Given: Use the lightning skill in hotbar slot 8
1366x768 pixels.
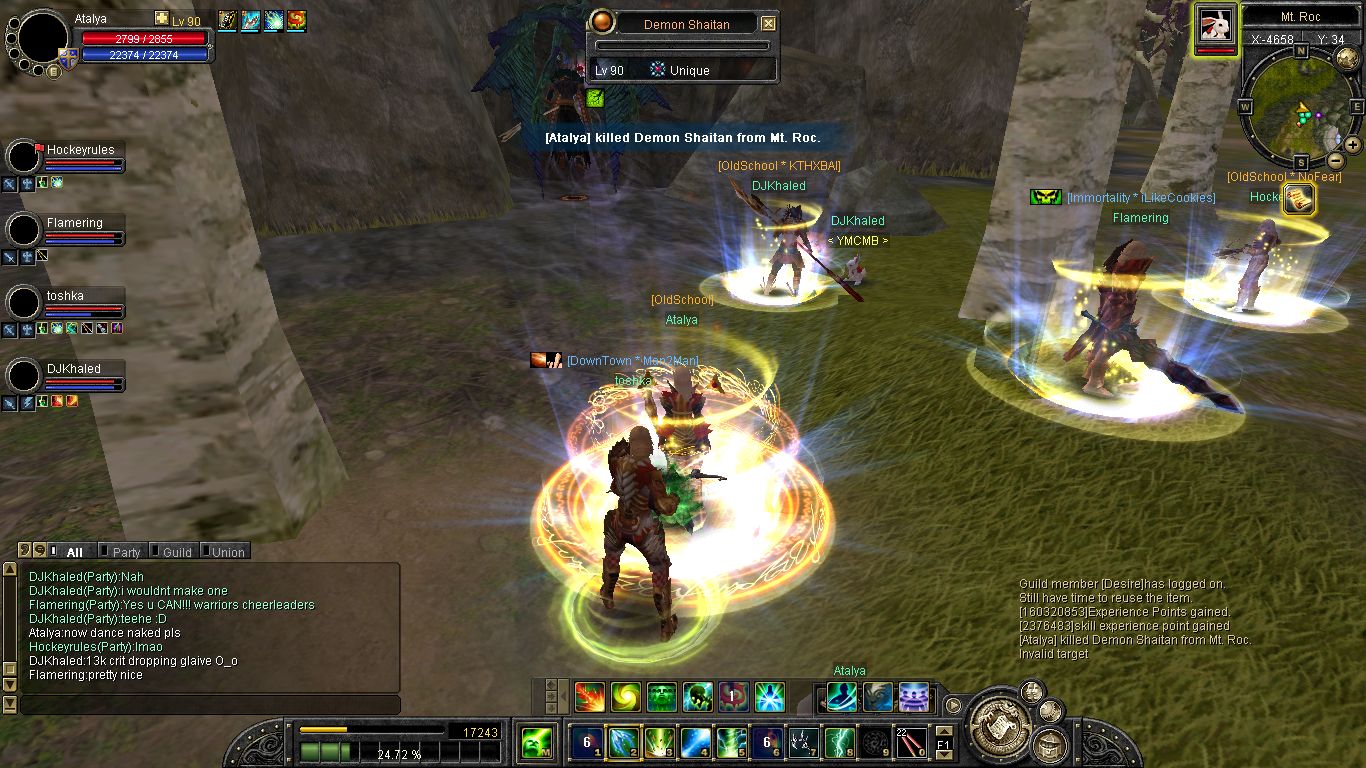Looking at the screenshot, I should pos(839,743).
